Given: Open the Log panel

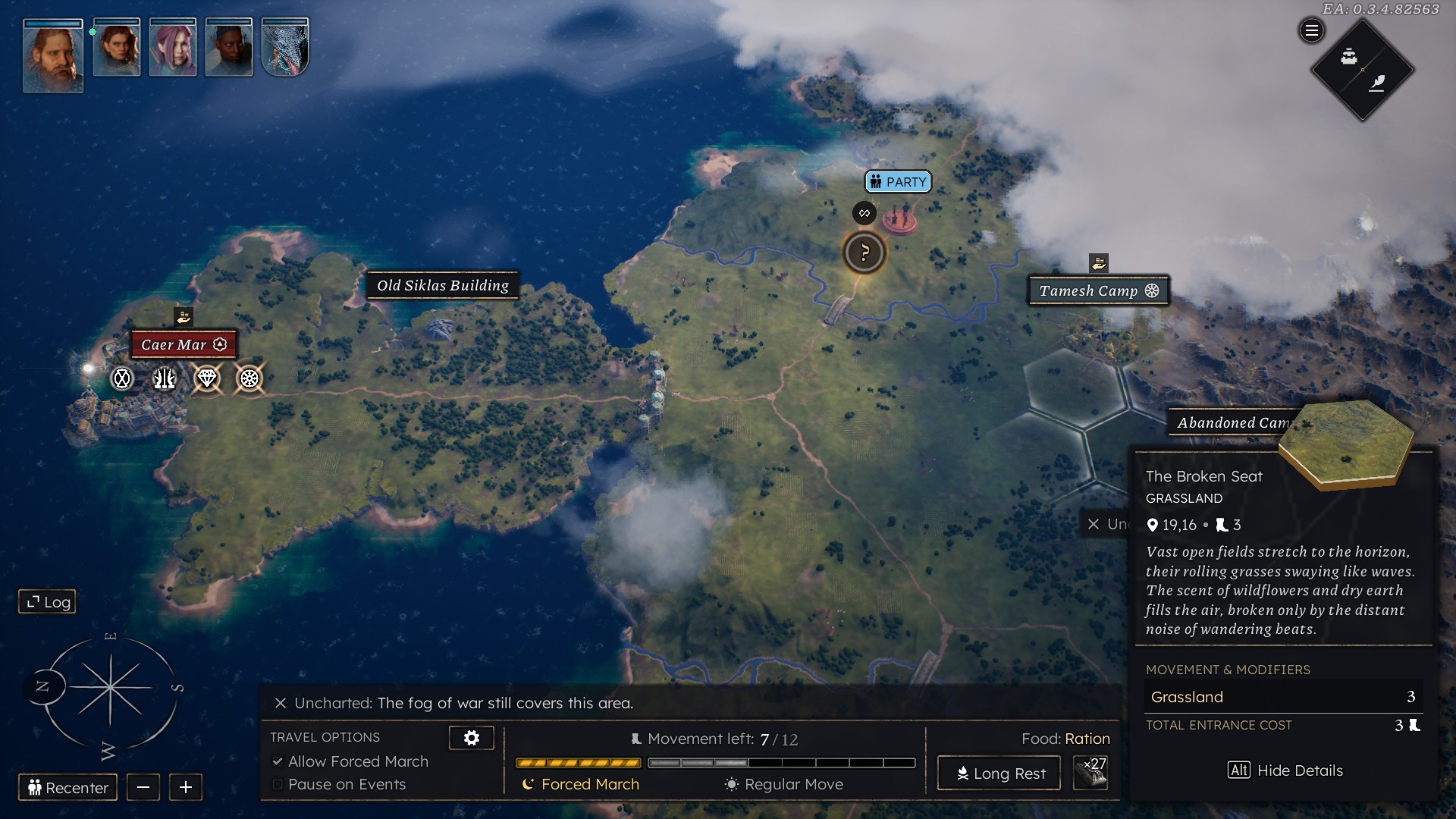Looking at the screenshot, I should click(47, 601).
